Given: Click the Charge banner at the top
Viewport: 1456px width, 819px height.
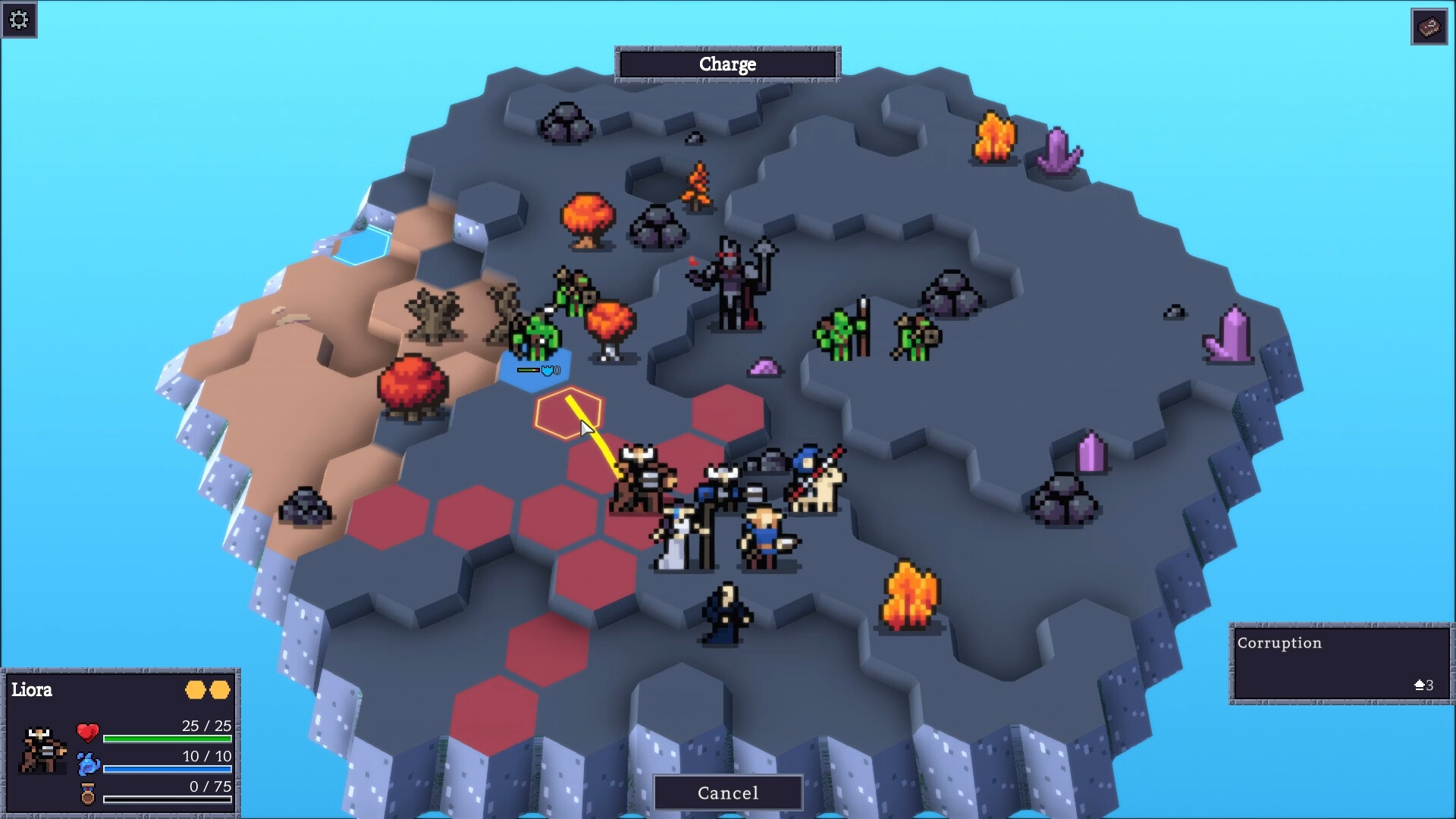Looking at the screenshot, I should [x=726, y=64].
